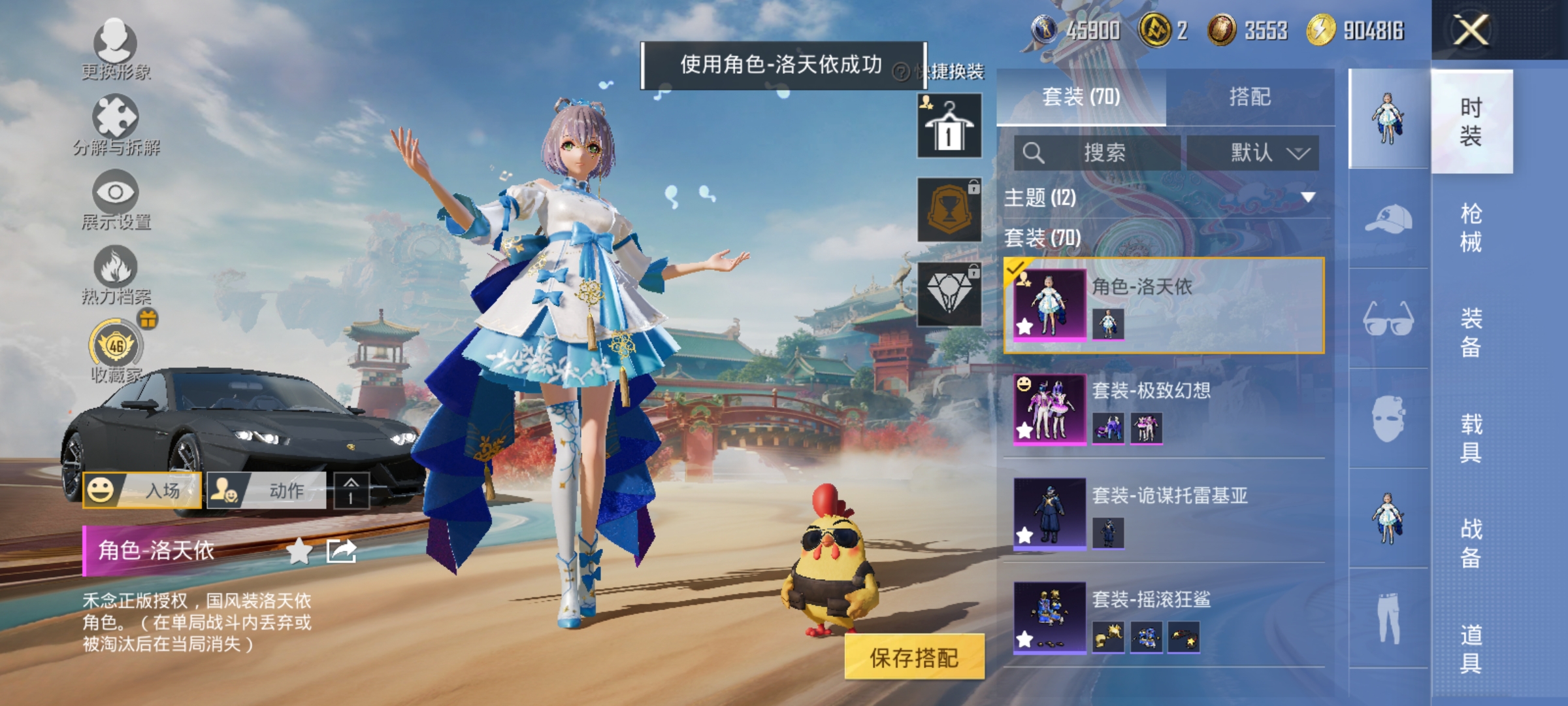Expand the 默认 sorting dropdown

pyautogui.click(x=1254, y=152)
